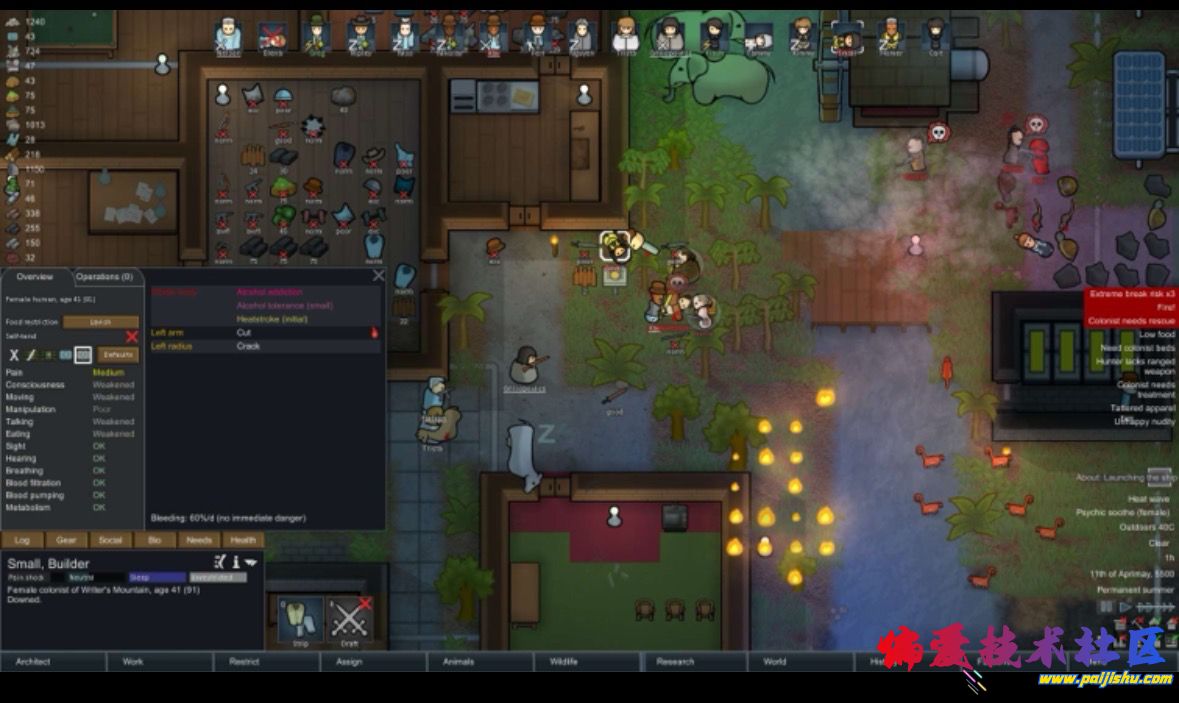The image size is (1179, 703).
Task: Open the Social inspect tab
Action: point(110,540)
